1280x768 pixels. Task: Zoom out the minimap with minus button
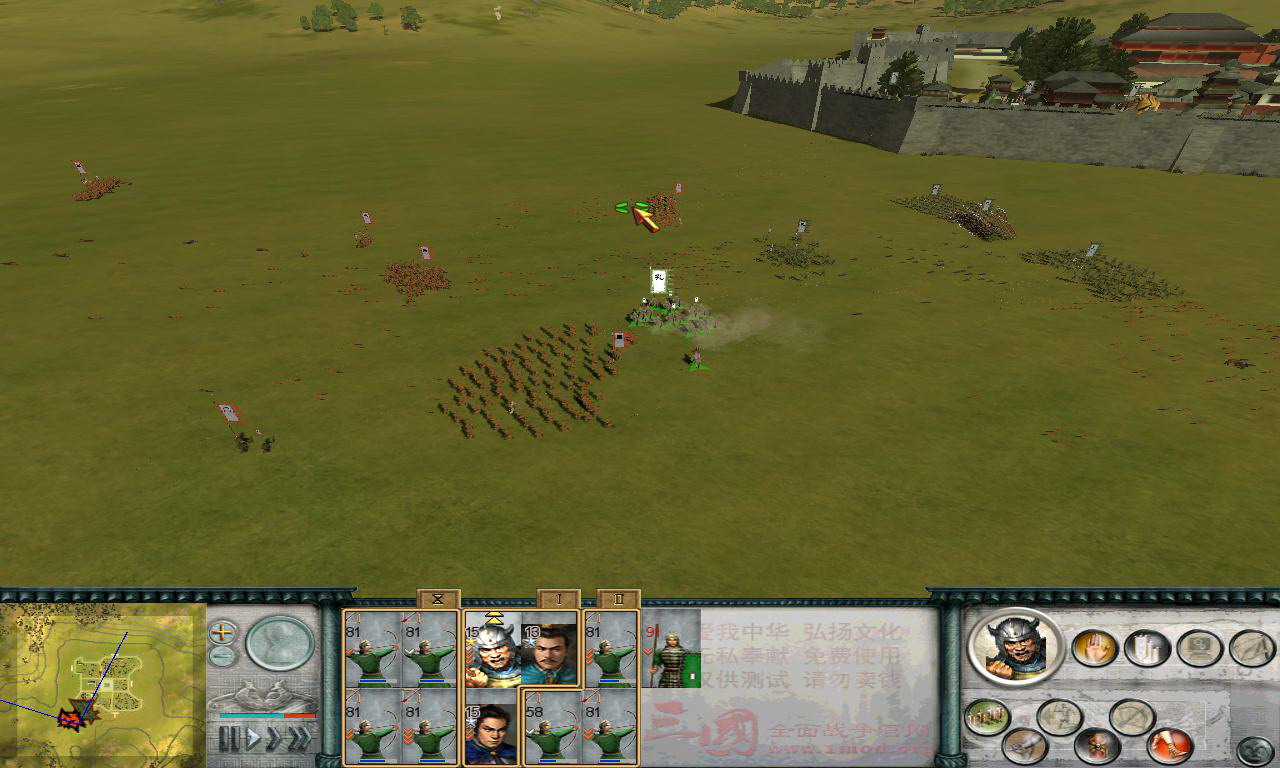(x=222, y=656)
